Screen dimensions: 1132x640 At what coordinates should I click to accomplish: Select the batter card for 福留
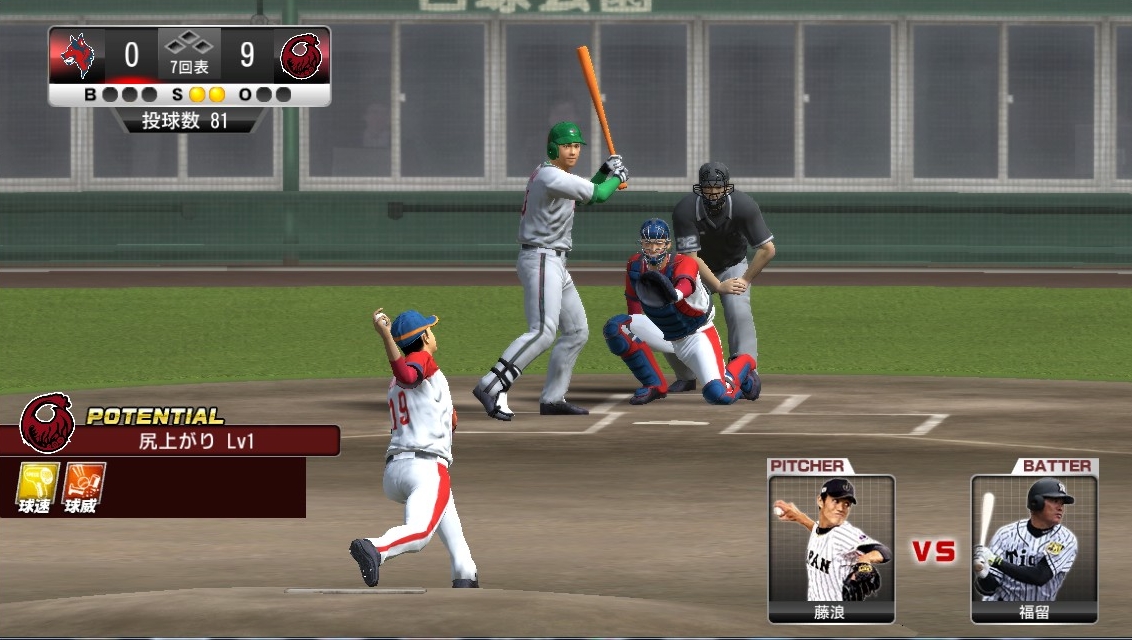tap(1034, 548)
